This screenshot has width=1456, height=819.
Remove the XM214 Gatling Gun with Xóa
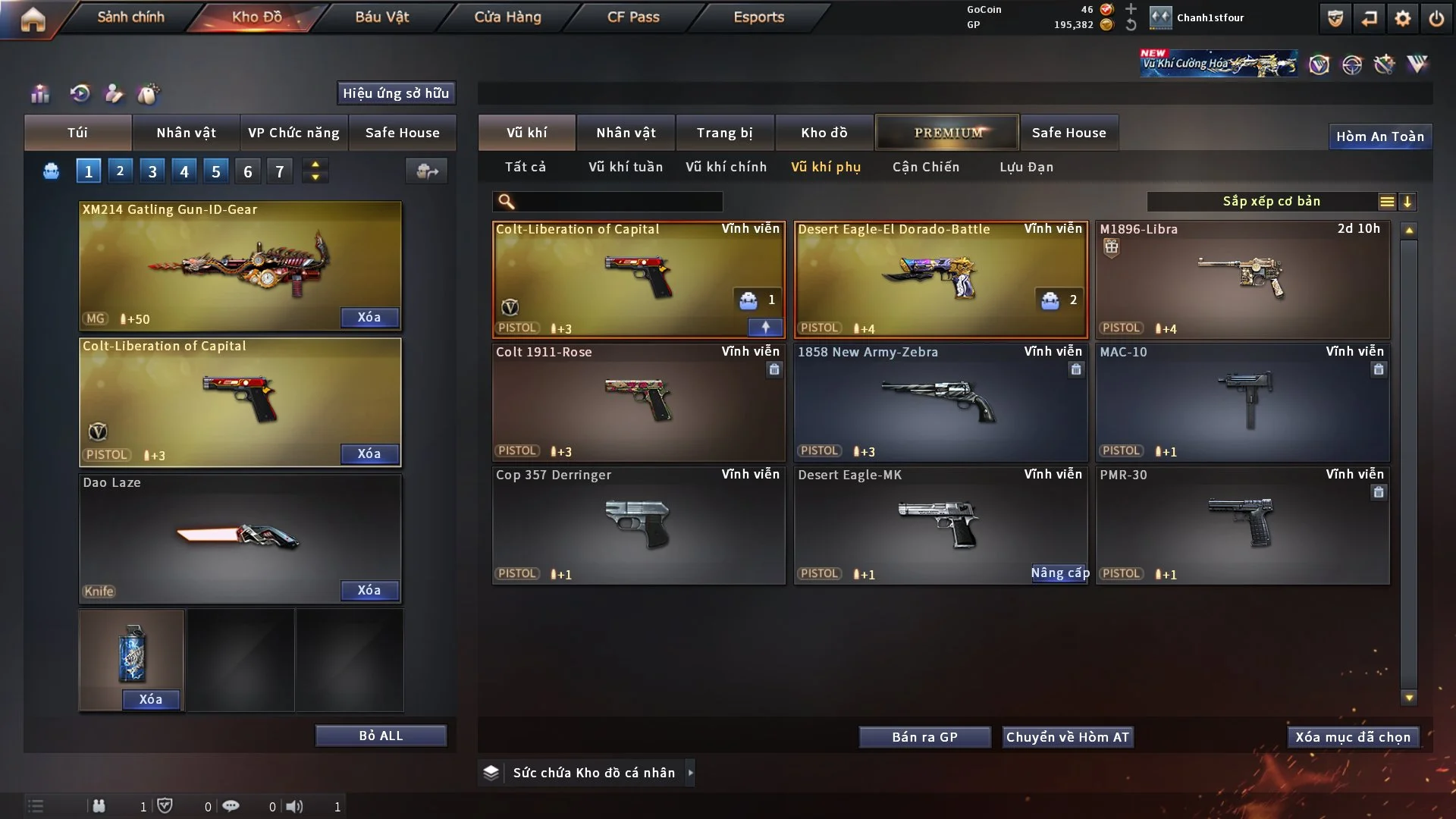click(x=369, y=317)
